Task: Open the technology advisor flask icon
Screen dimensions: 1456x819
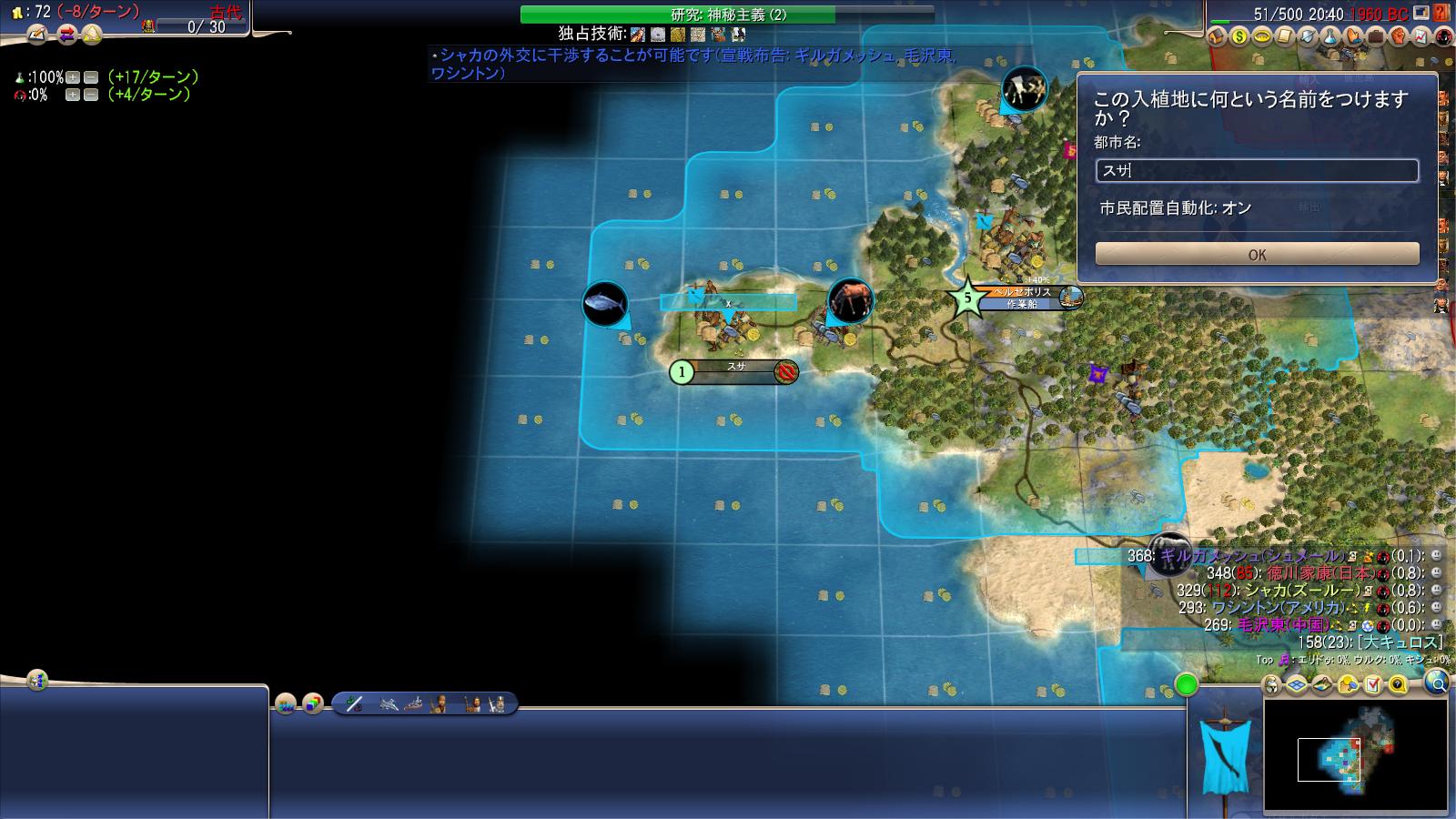Action: point(1330,37)
